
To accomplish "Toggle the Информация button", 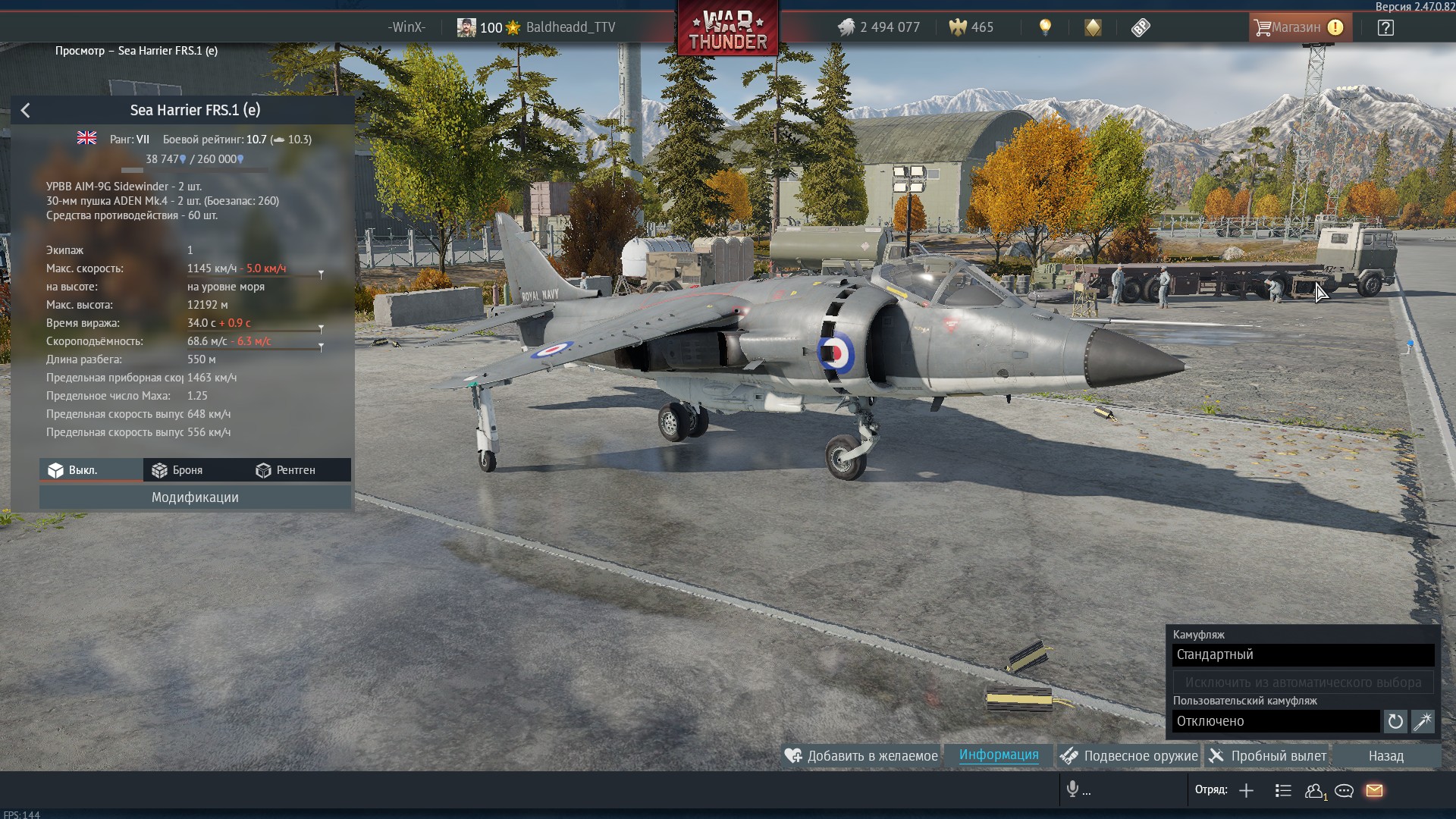I will (999, 755).
